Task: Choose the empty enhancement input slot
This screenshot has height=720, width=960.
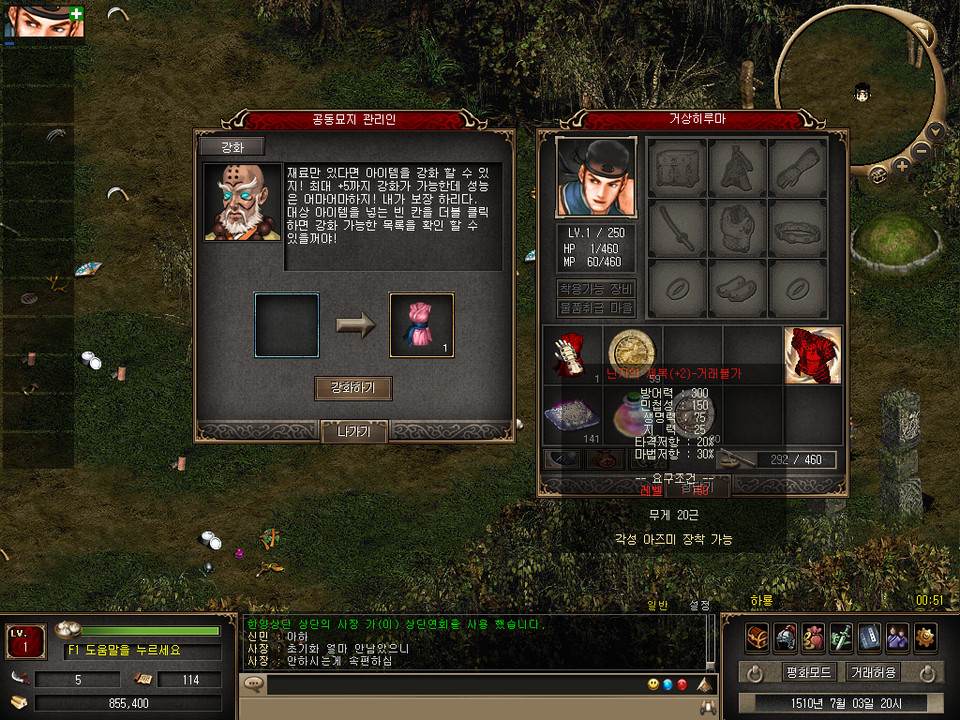Action: click(x=287, y=325)
